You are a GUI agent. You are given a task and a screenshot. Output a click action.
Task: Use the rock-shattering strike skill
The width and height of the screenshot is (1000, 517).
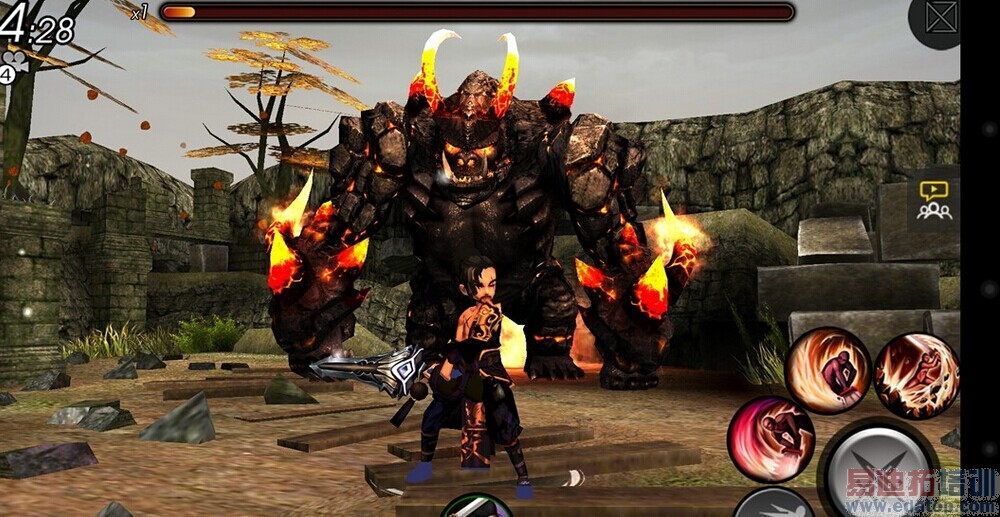[x=916, y=376]
